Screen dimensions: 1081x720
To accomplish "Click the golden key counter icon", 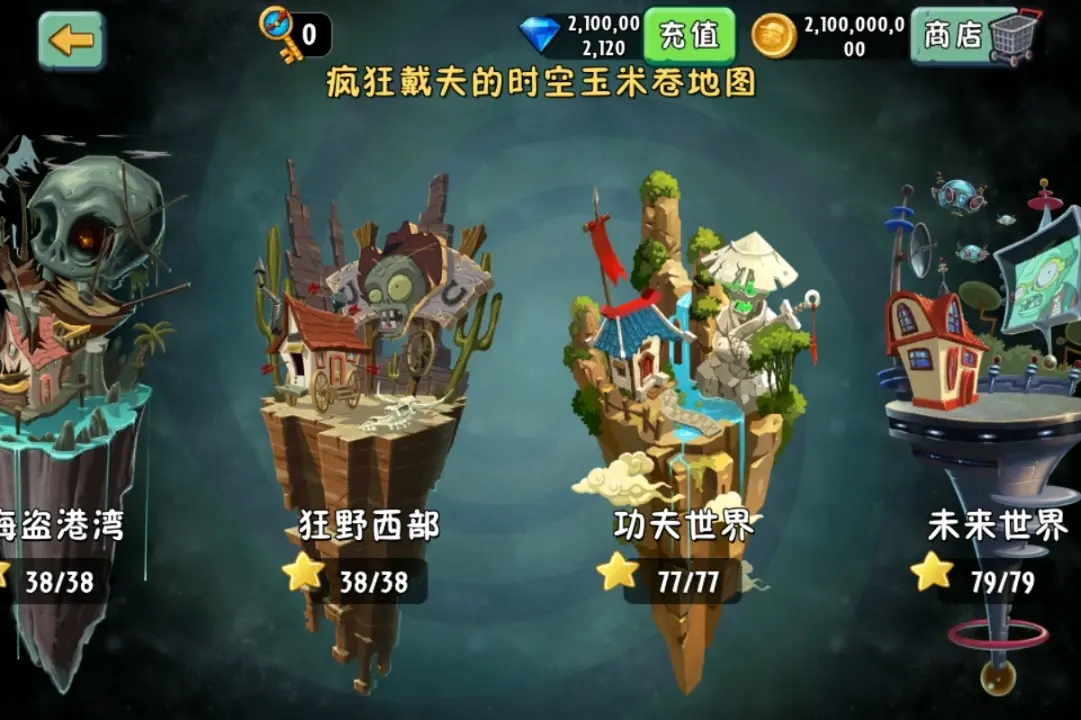I will tap(279, 34).
